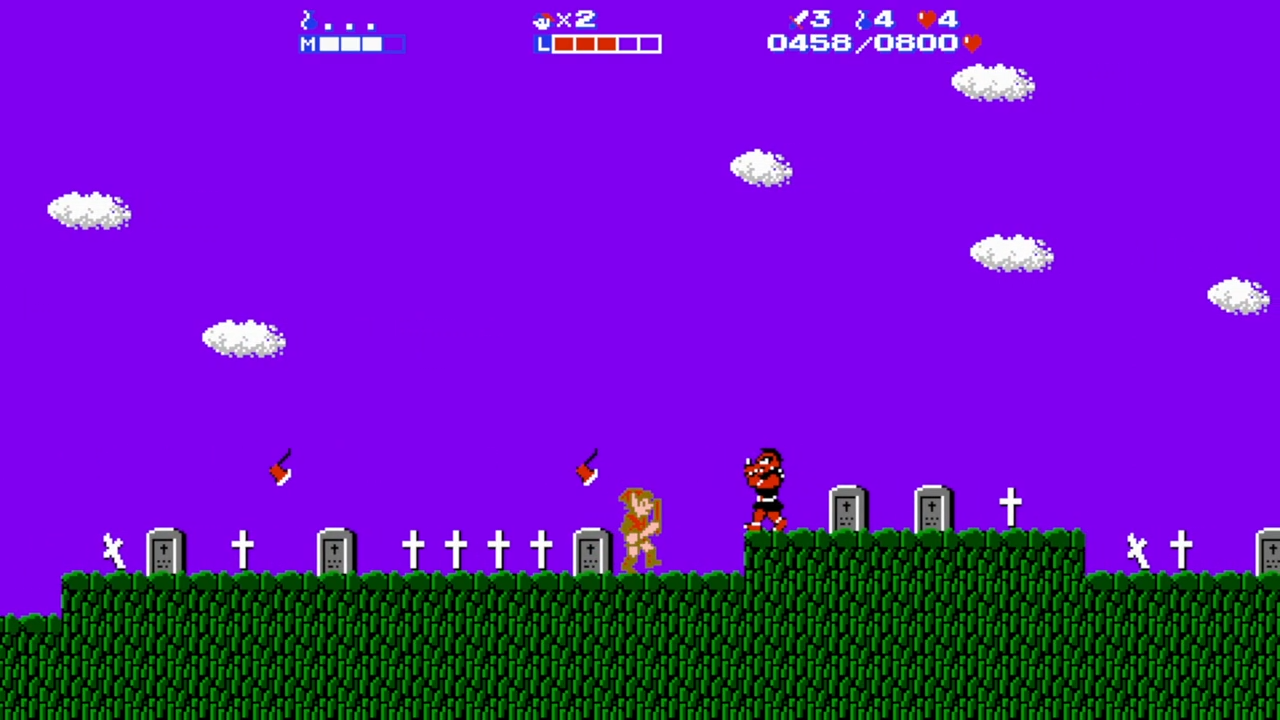Click the small heart after the 0800 counter
Image resolution: width=1280 pixels, height=720 pixels.
coord(971,43)
